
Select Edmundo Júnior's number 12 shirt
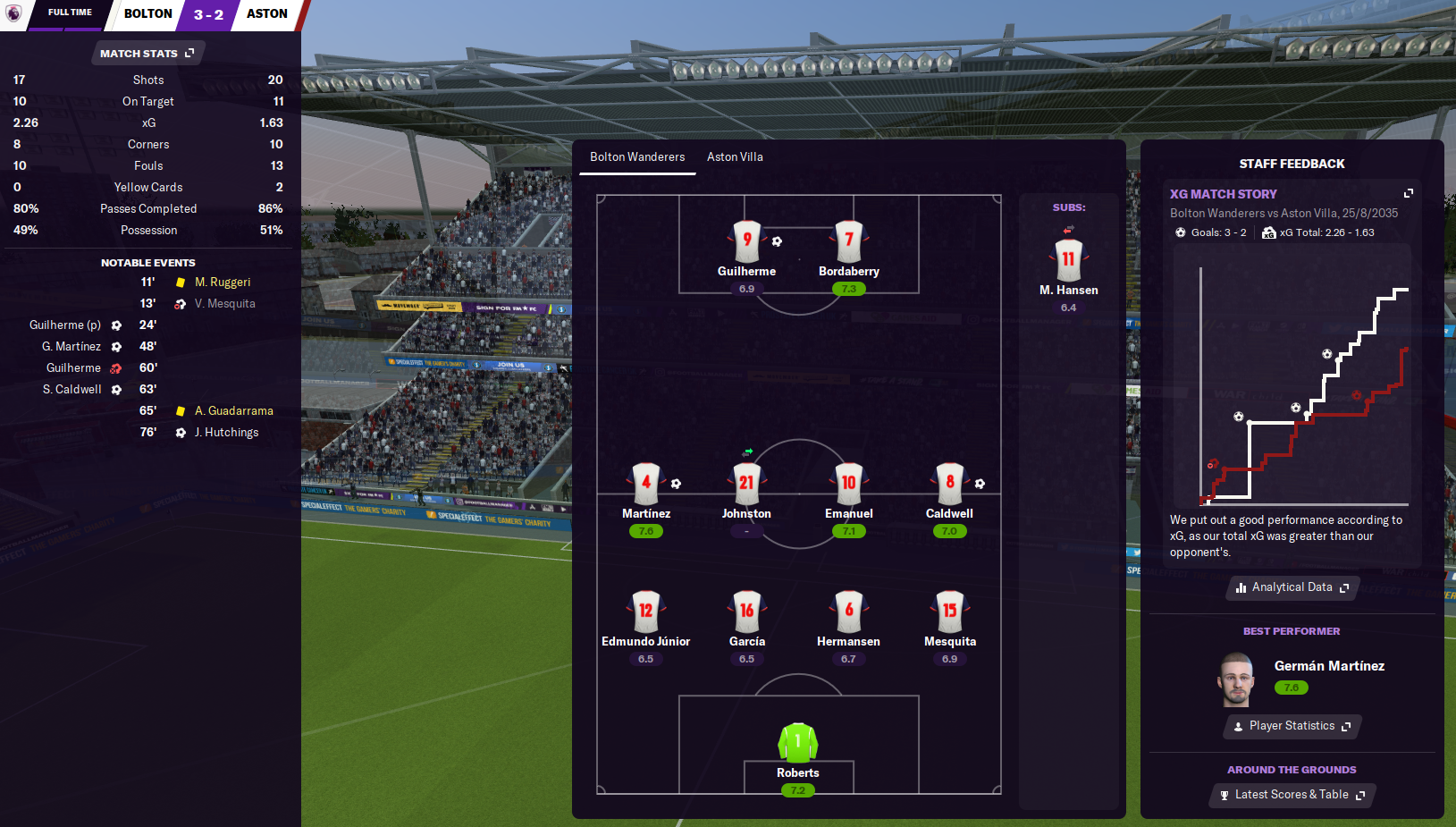(x=645, y=611)
